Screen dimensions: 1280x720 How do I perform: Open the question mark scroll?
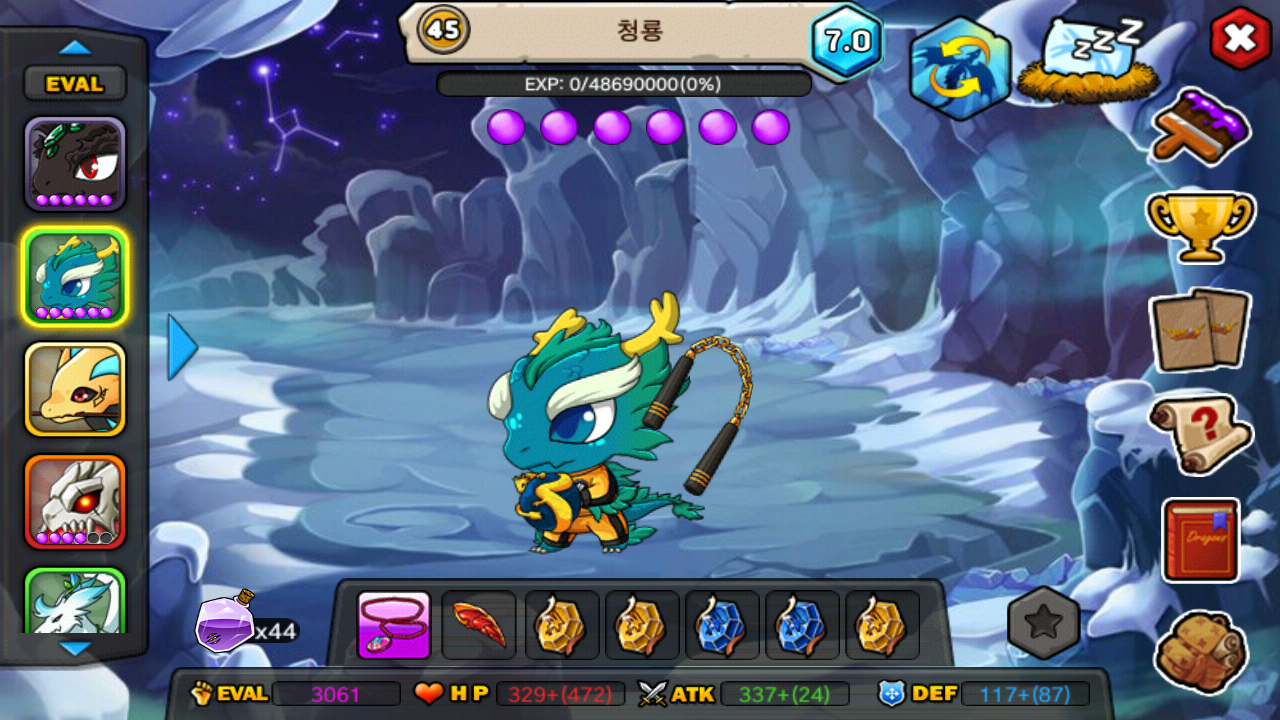pyautogui.click(x=1200, y=433)
